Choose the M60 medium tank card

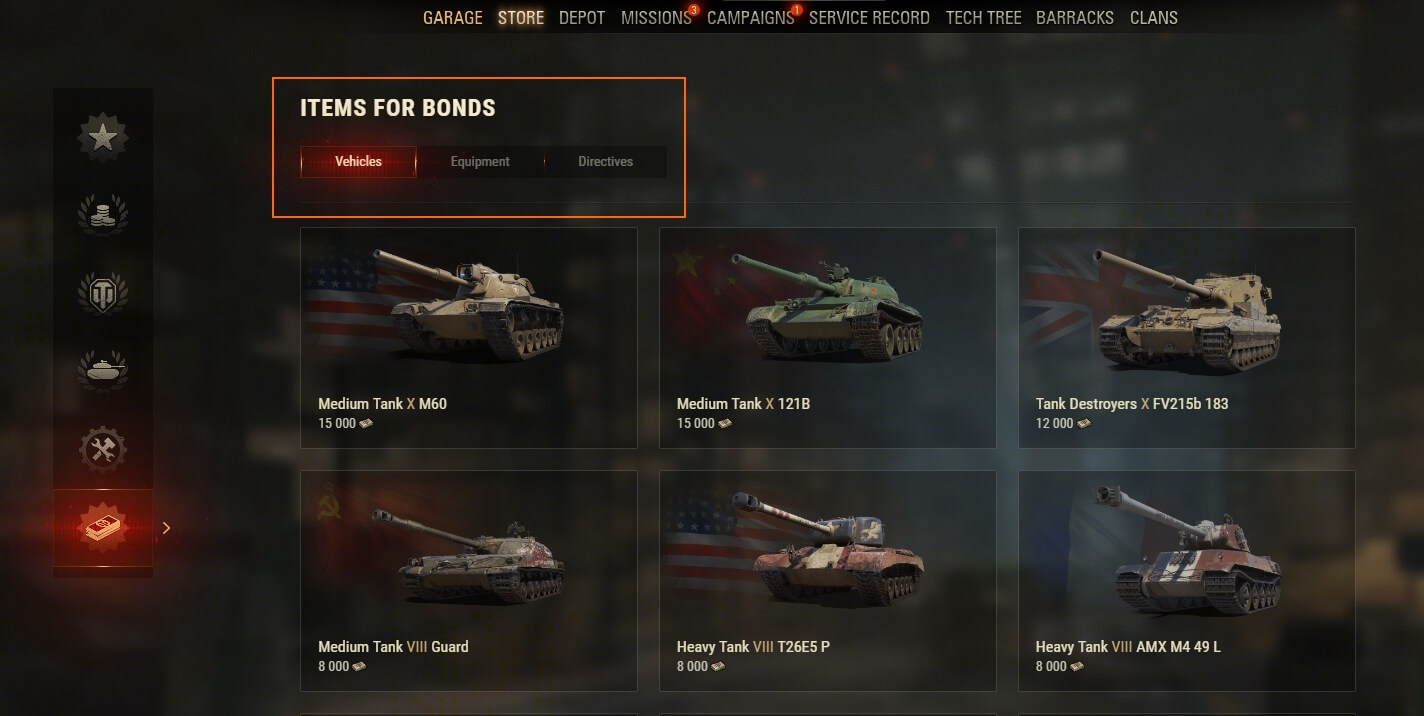click(468, 337)
